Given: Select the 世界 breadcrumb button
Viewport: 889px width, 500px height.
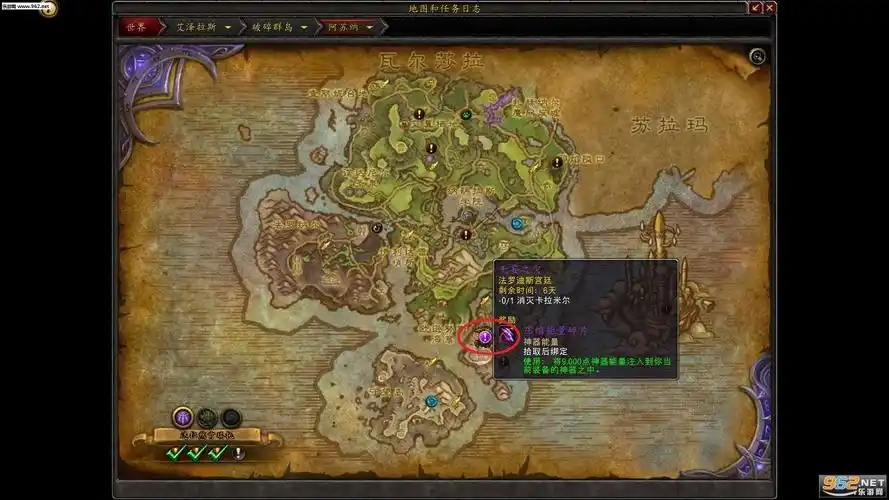Looking at the screenshot, I should pyautogui.click(x=135, y=27).
